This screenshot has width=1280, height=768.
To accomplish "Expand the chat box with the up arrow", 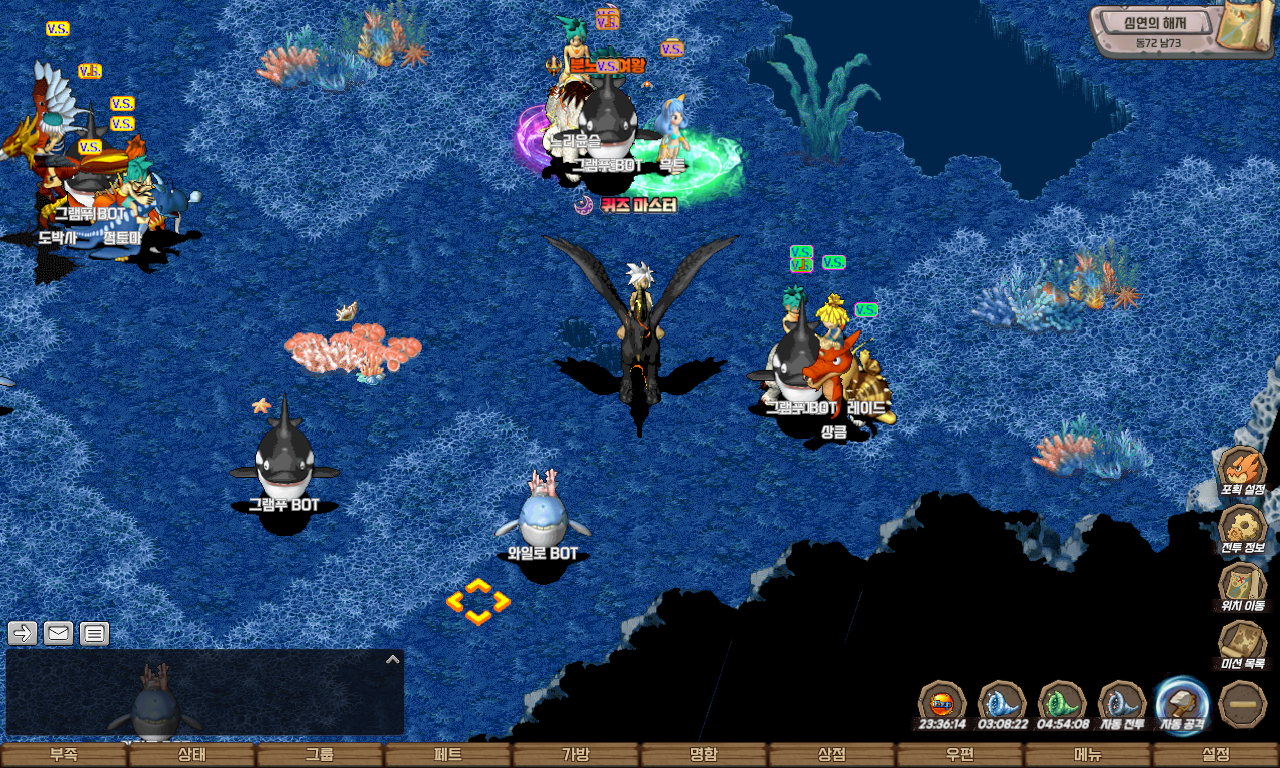I will (393, 659).
